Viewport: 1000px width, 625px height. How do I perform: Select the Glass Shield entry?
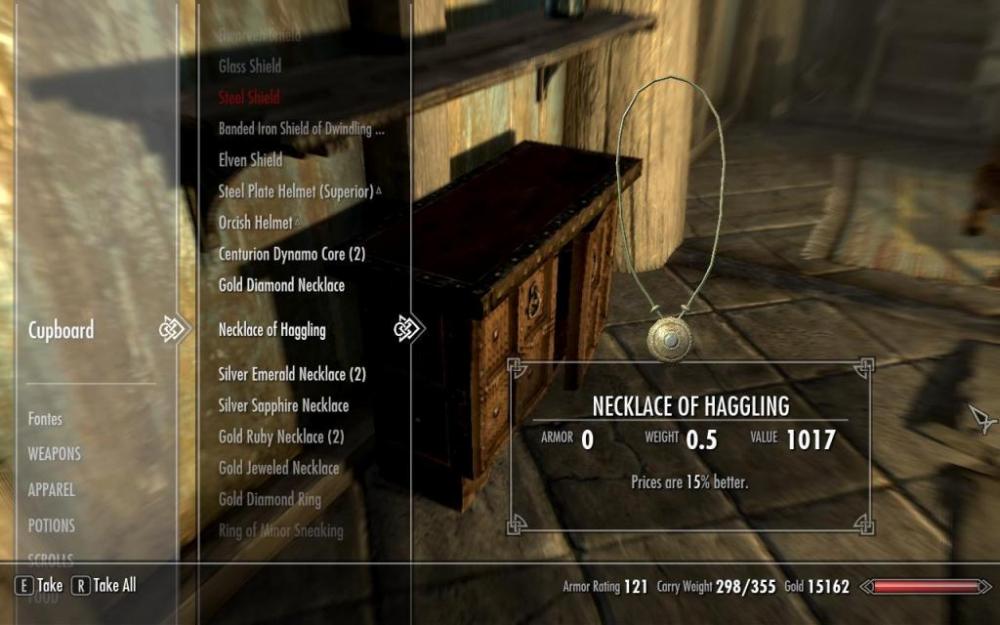250,67
